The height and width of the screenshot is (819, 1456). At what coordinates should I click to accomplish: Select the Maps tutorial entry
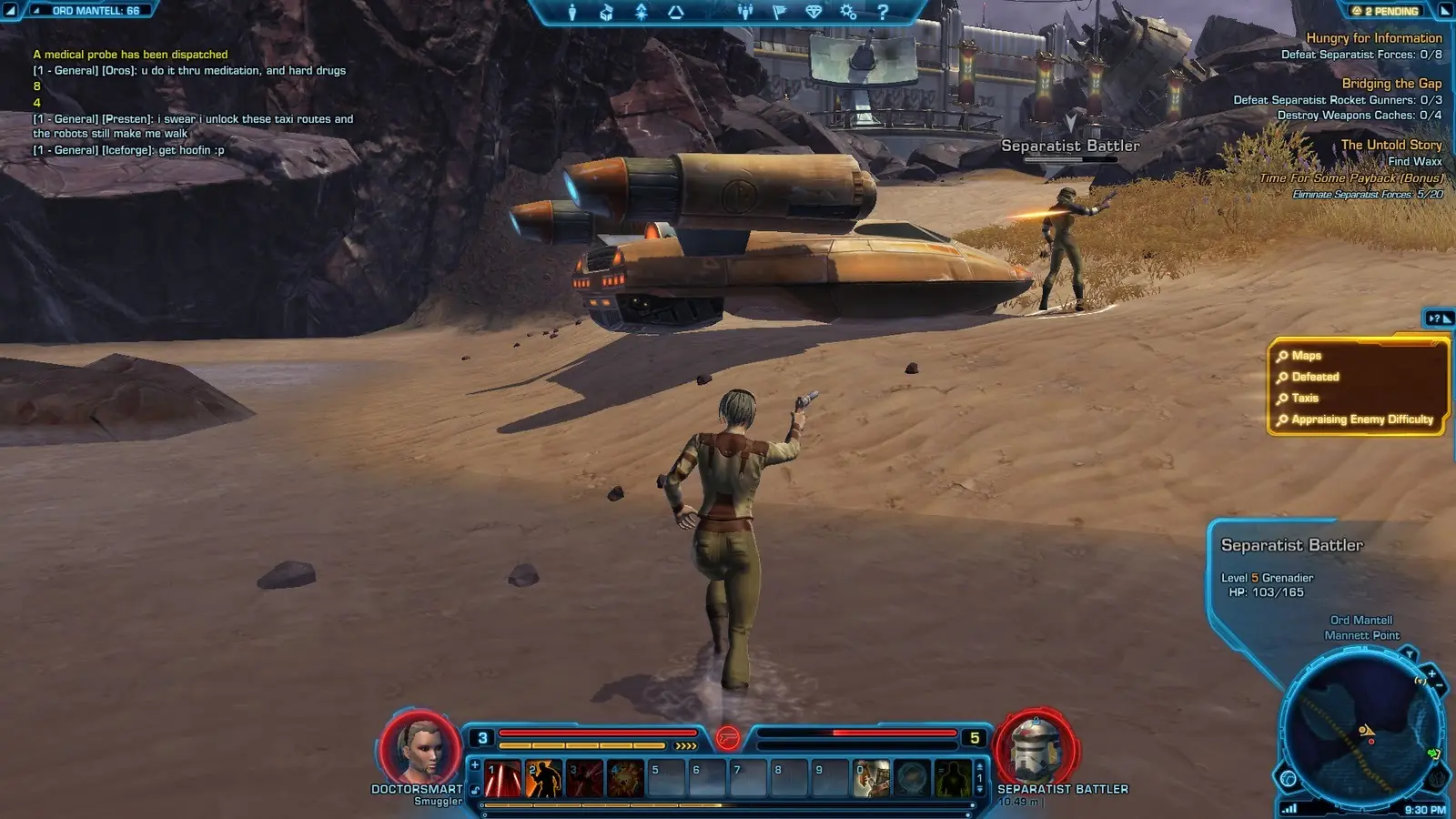pos(1306,356)
